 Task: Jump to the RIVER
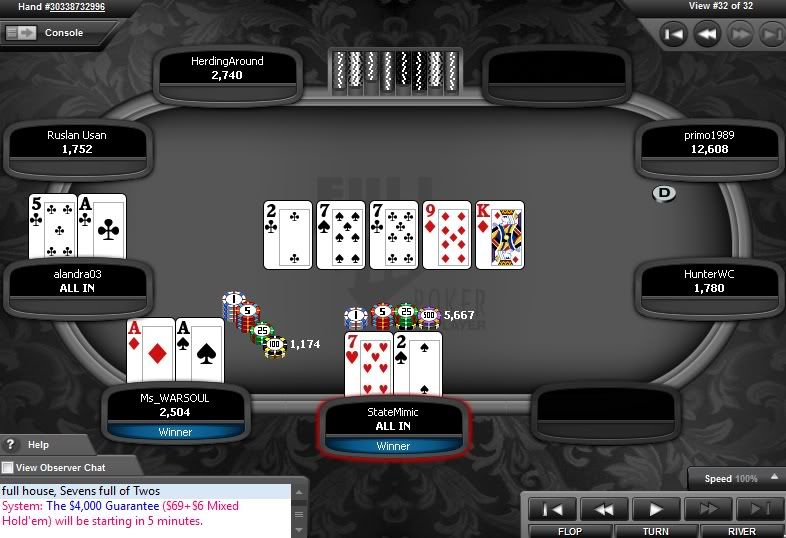[x=741, y=531]
